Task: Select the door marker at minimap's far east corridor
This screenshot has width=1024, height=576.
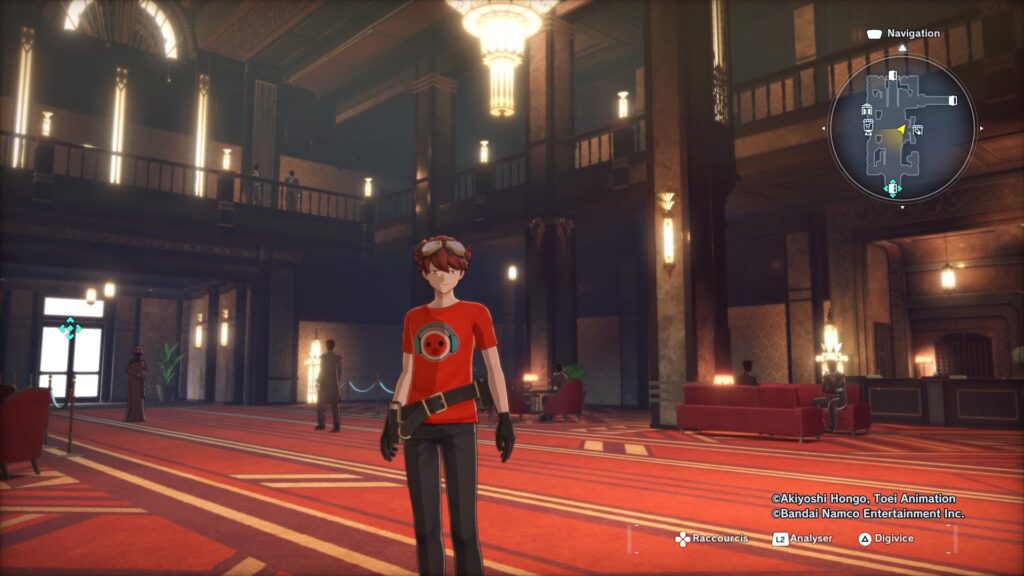Action: click(952, 100)
